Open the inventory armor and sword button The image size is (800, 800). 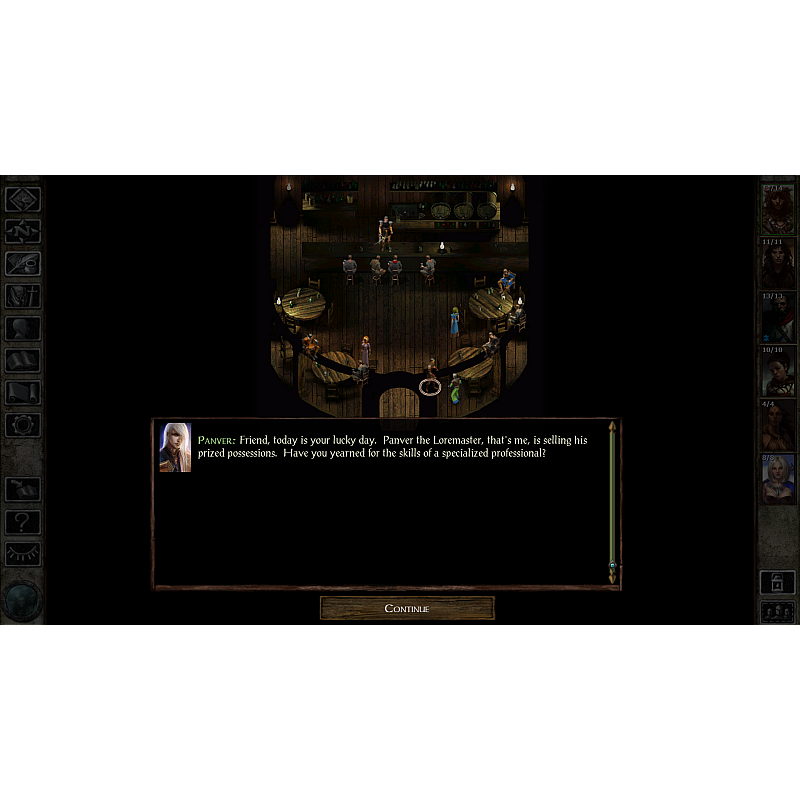(x=22, y=296)
